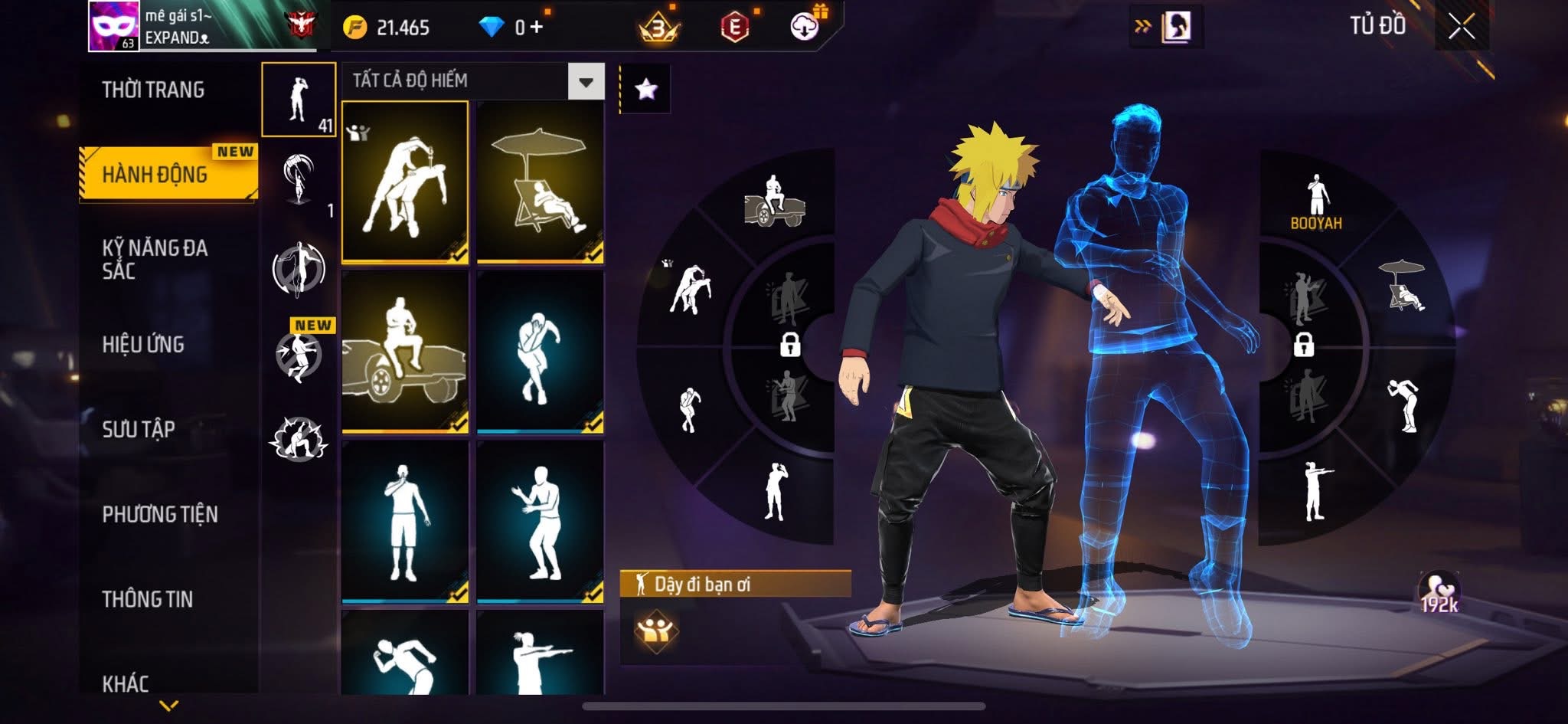Screen dimensions: 1568x724
Task: Select the beach umbrella lounge chair emote tile
Action: tap(541, 182)
